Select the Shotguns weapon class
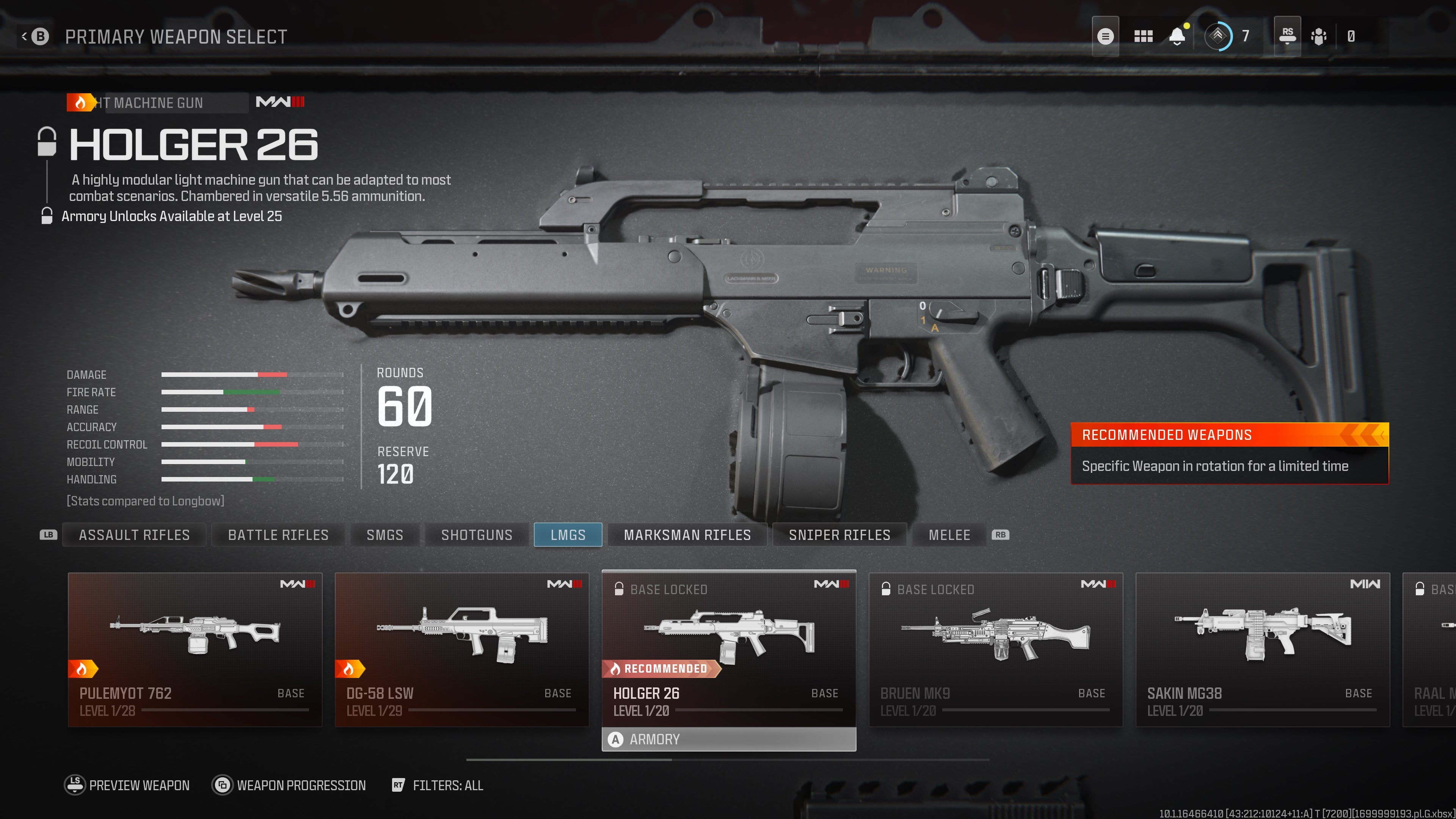 pos(477,535)
